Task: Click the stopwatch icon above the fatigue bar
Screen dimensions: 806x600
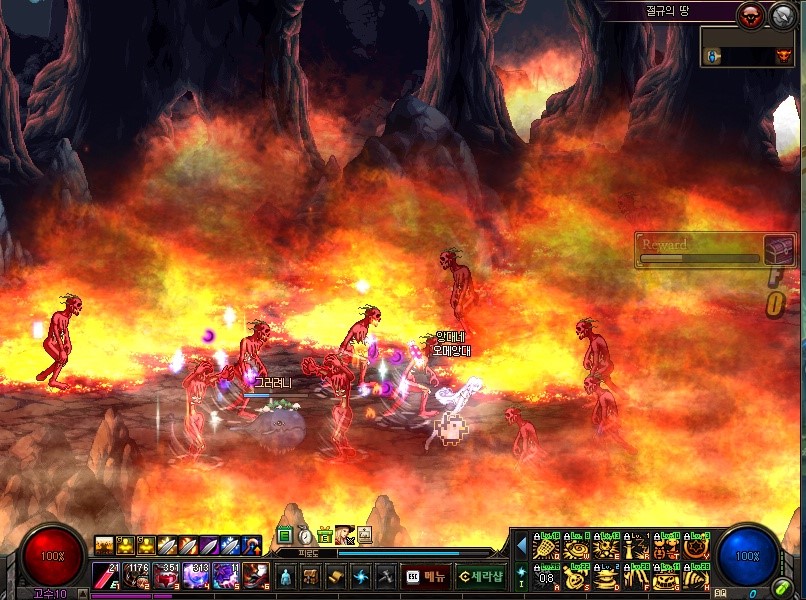Action: click(305, 536)
